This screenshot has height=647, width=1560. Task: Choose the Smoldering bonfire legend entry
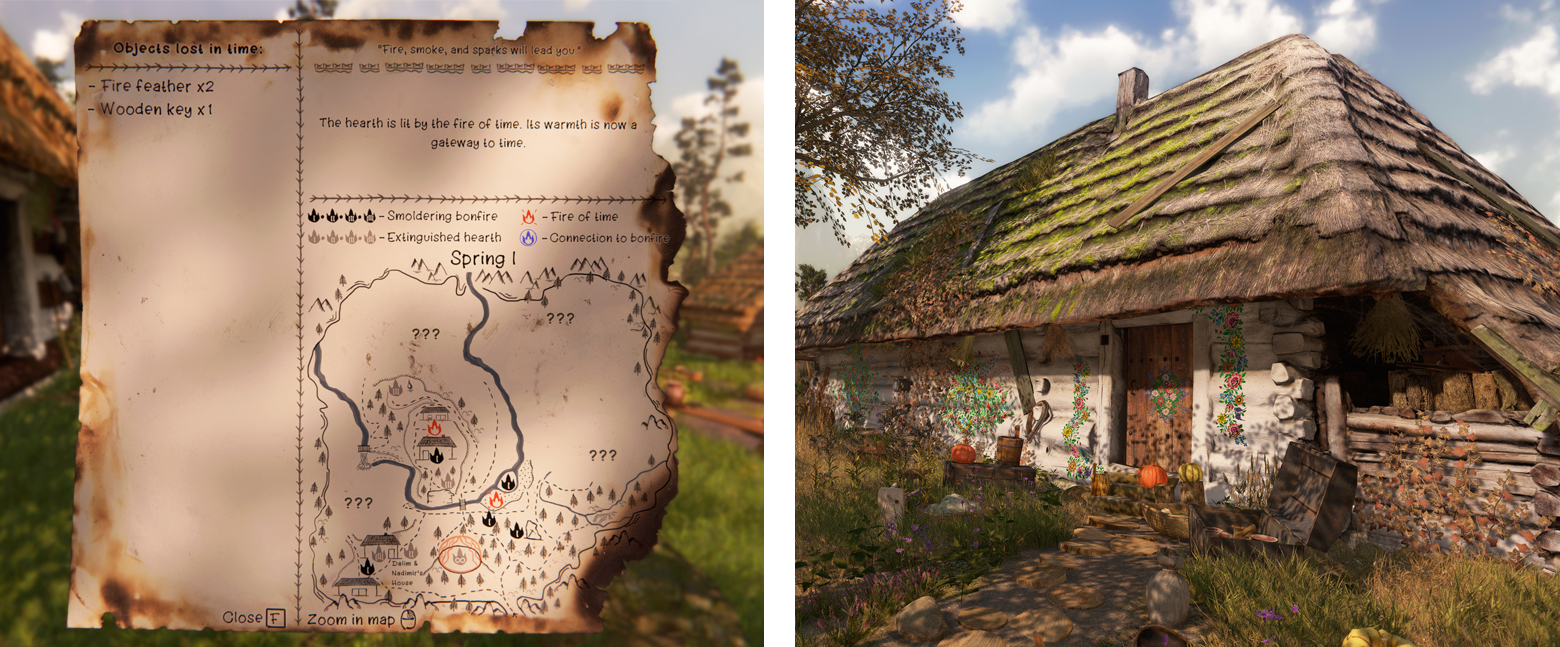click(x=429, y=216)
